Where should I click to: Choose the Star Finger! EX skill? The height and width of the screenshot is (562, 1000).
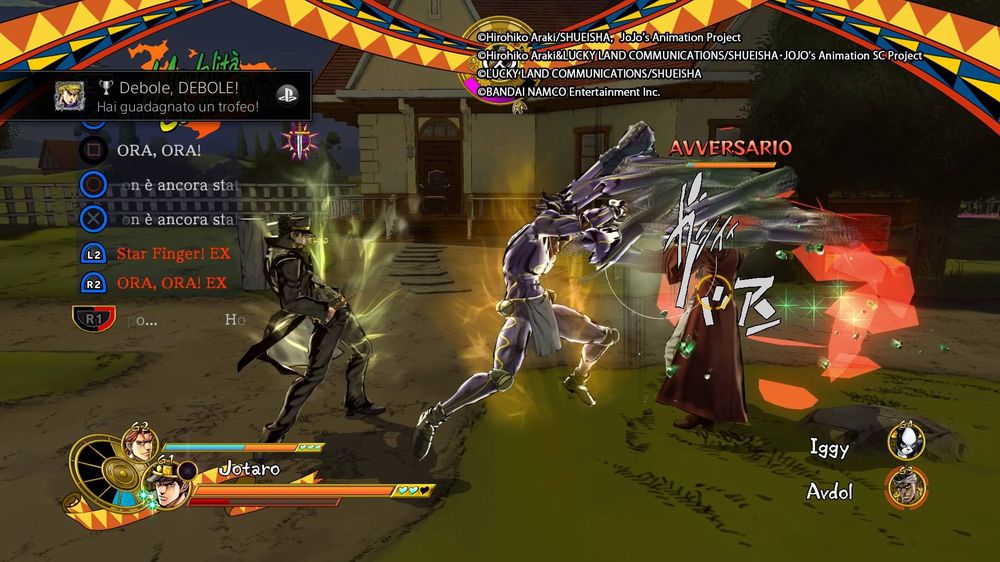tap(173, 254)
